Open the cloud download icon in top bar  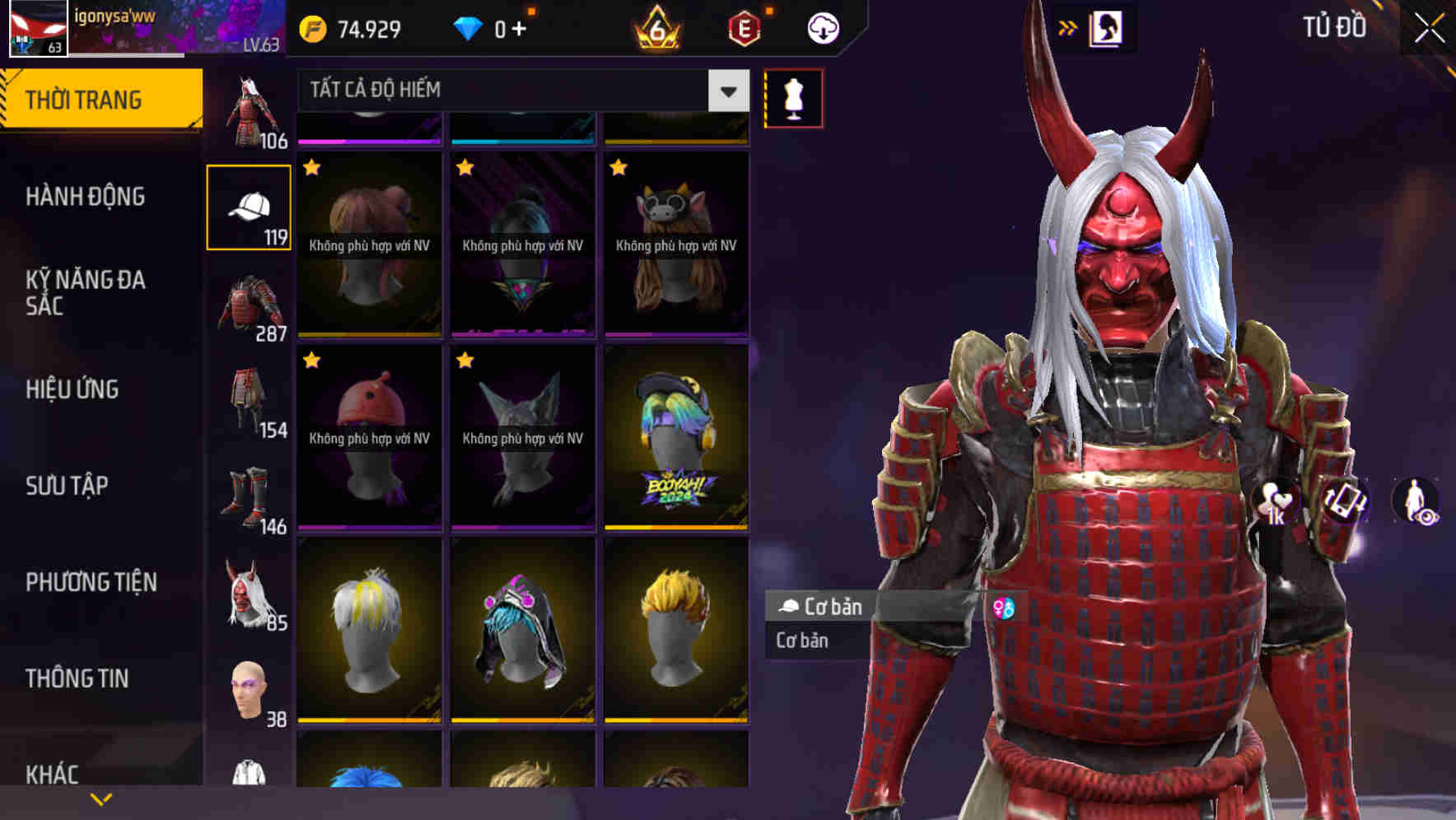pos(822,27)
